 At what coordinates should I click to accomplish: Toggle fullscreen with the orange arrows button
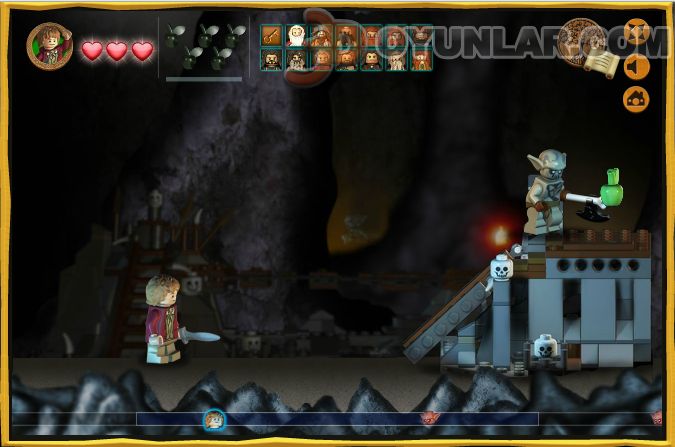pos(637,32)
